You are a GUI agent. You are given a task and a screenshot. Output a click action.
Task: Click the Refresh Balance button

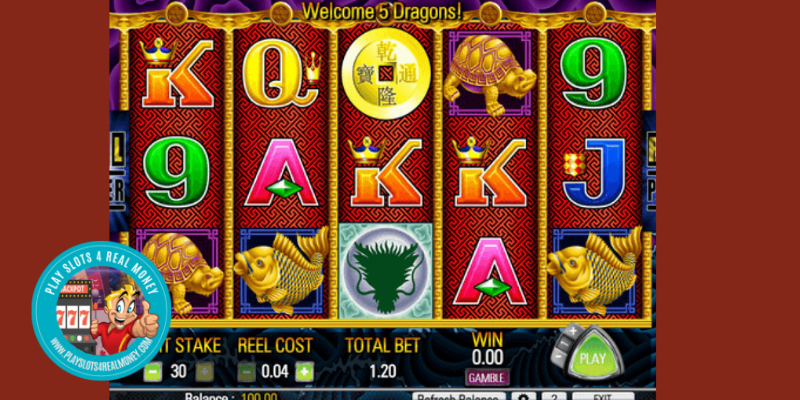point(459,395)
